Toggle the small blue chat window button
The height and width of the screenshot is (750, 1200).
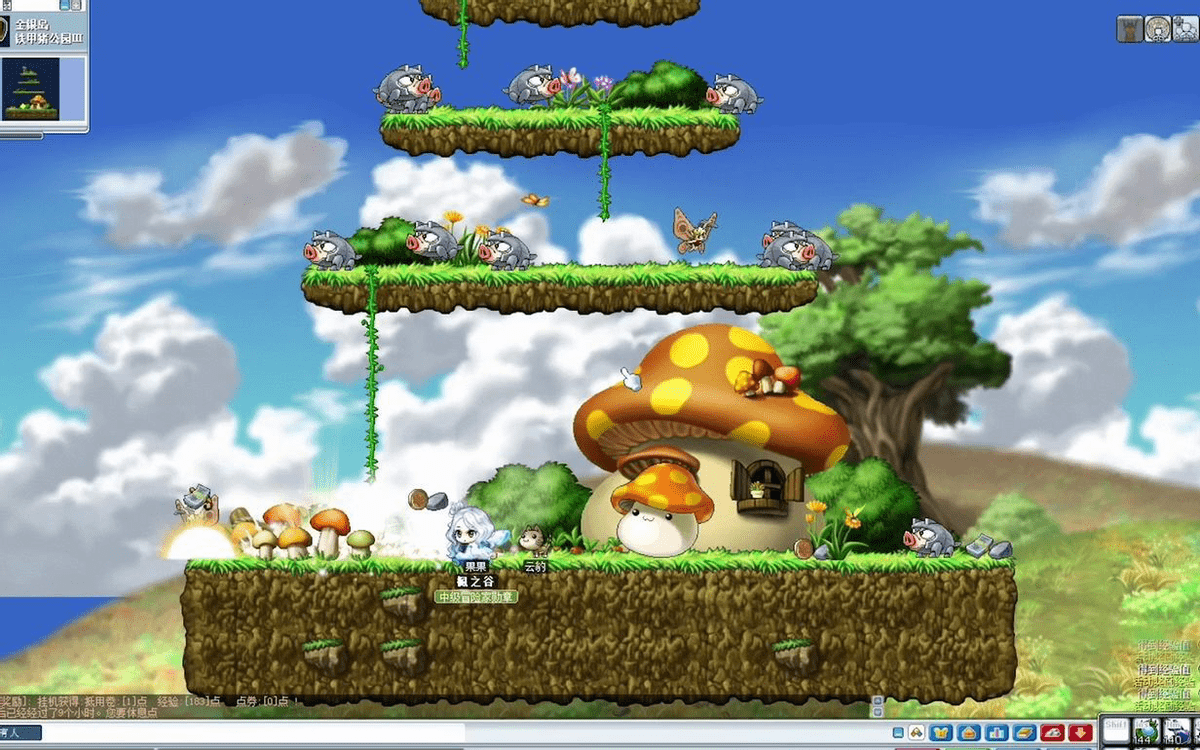[x=898, y=733]
